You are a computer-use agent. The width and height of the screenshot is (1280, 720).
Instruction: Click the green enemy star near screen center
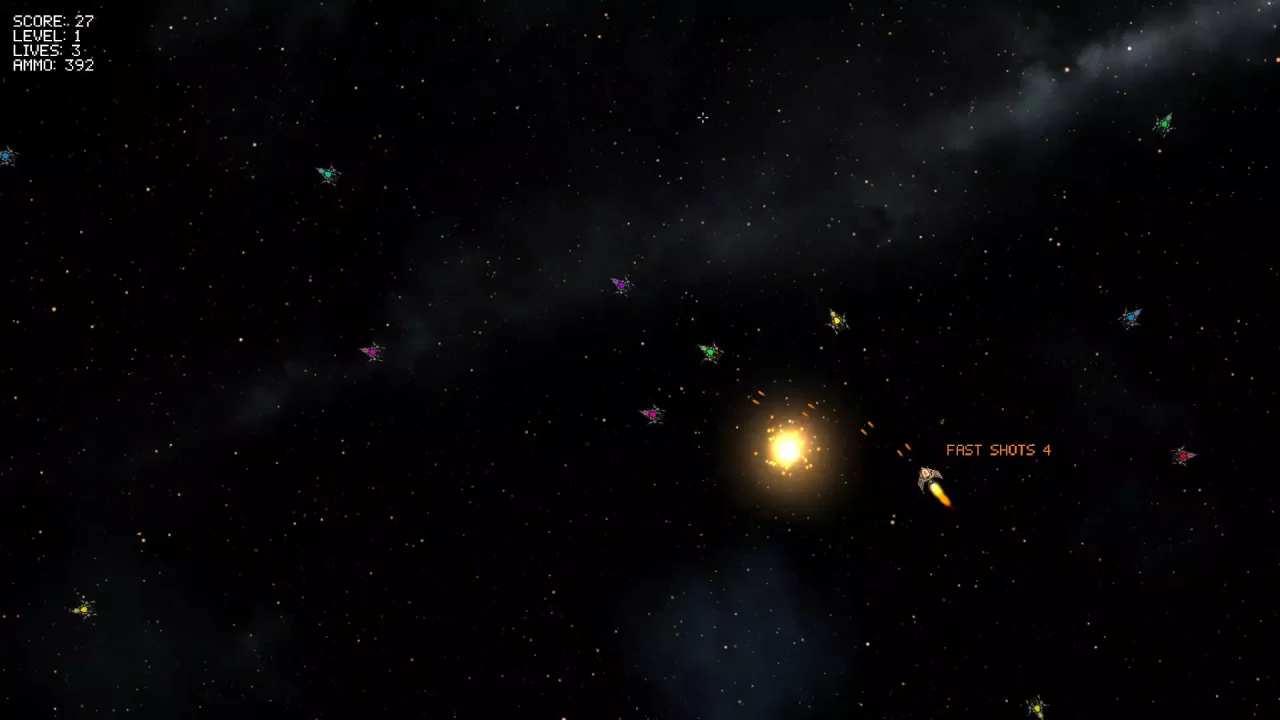click(x=711, y=352)
